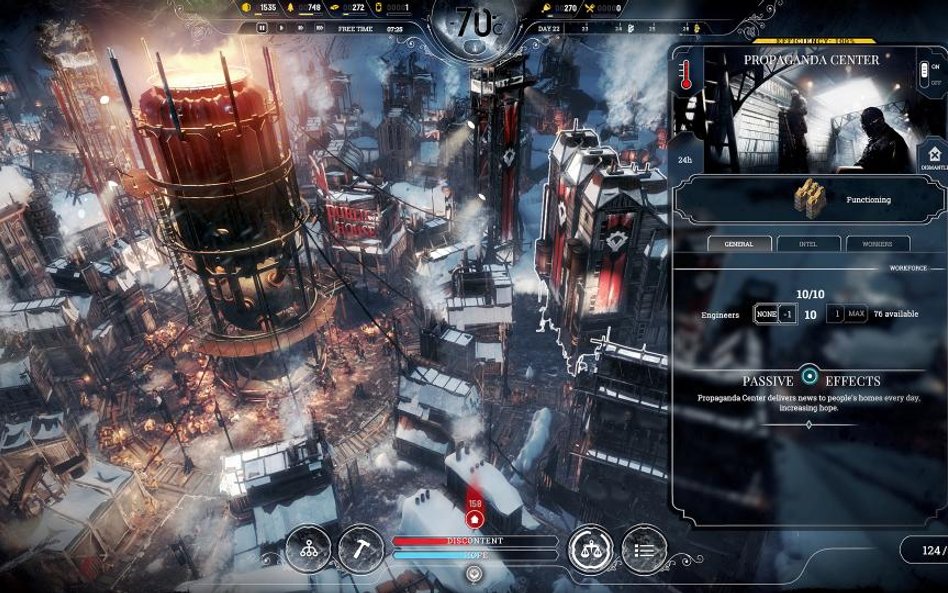Open the list overview button

[x=643, y=548]
